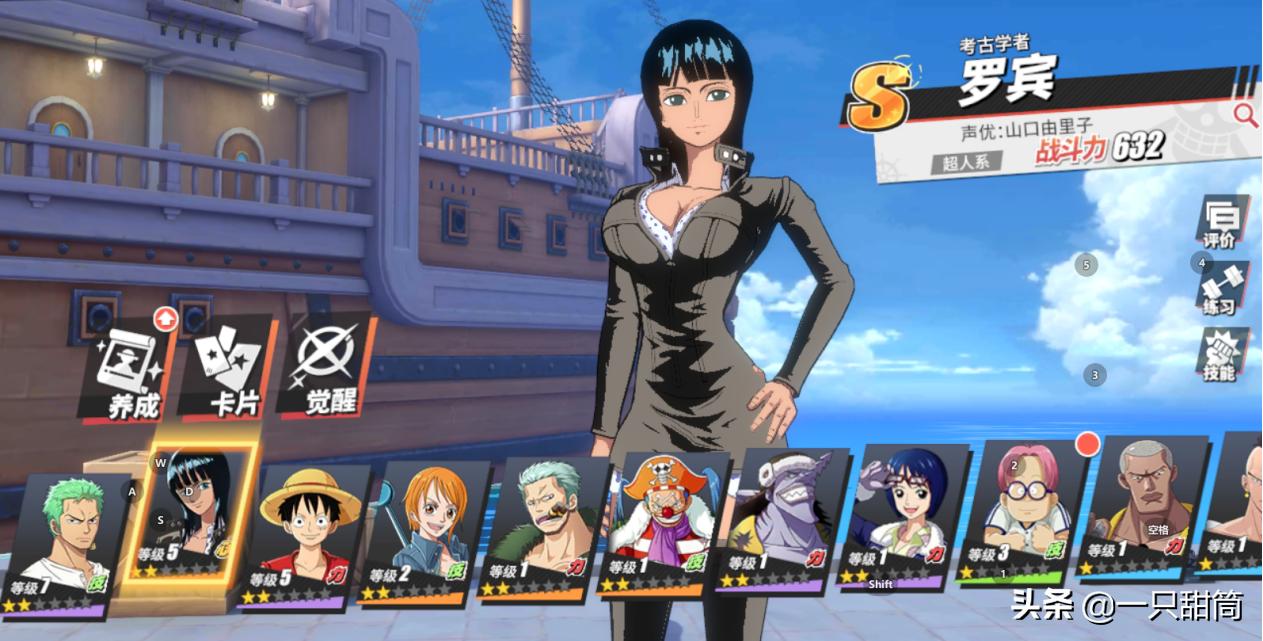Select Arlong the fishman's card
Image resolution: width=1263 pixels, height=641 pixels.
coord(785,520)
